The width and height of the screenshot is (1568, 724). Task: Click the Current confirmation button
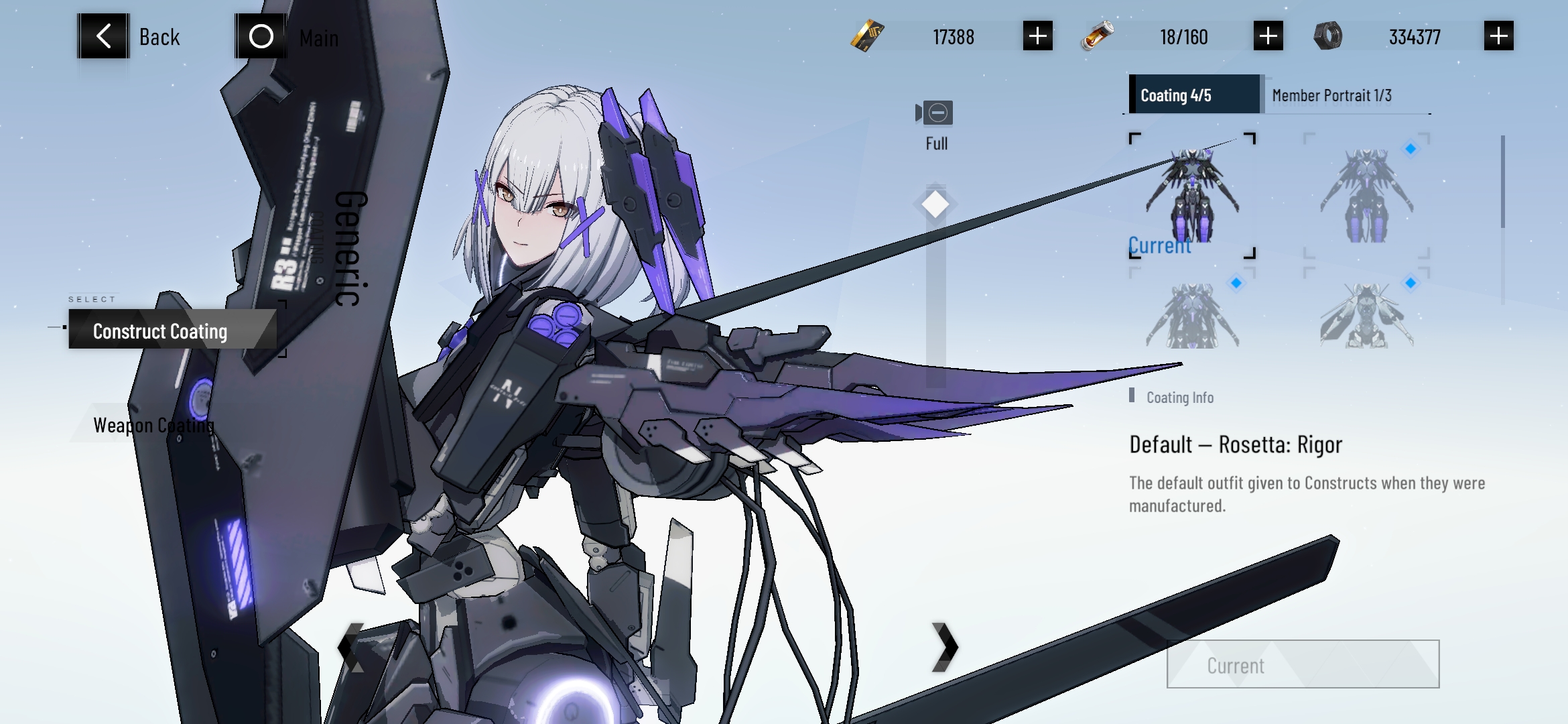pyautogui.click(x=1303, y=664)
